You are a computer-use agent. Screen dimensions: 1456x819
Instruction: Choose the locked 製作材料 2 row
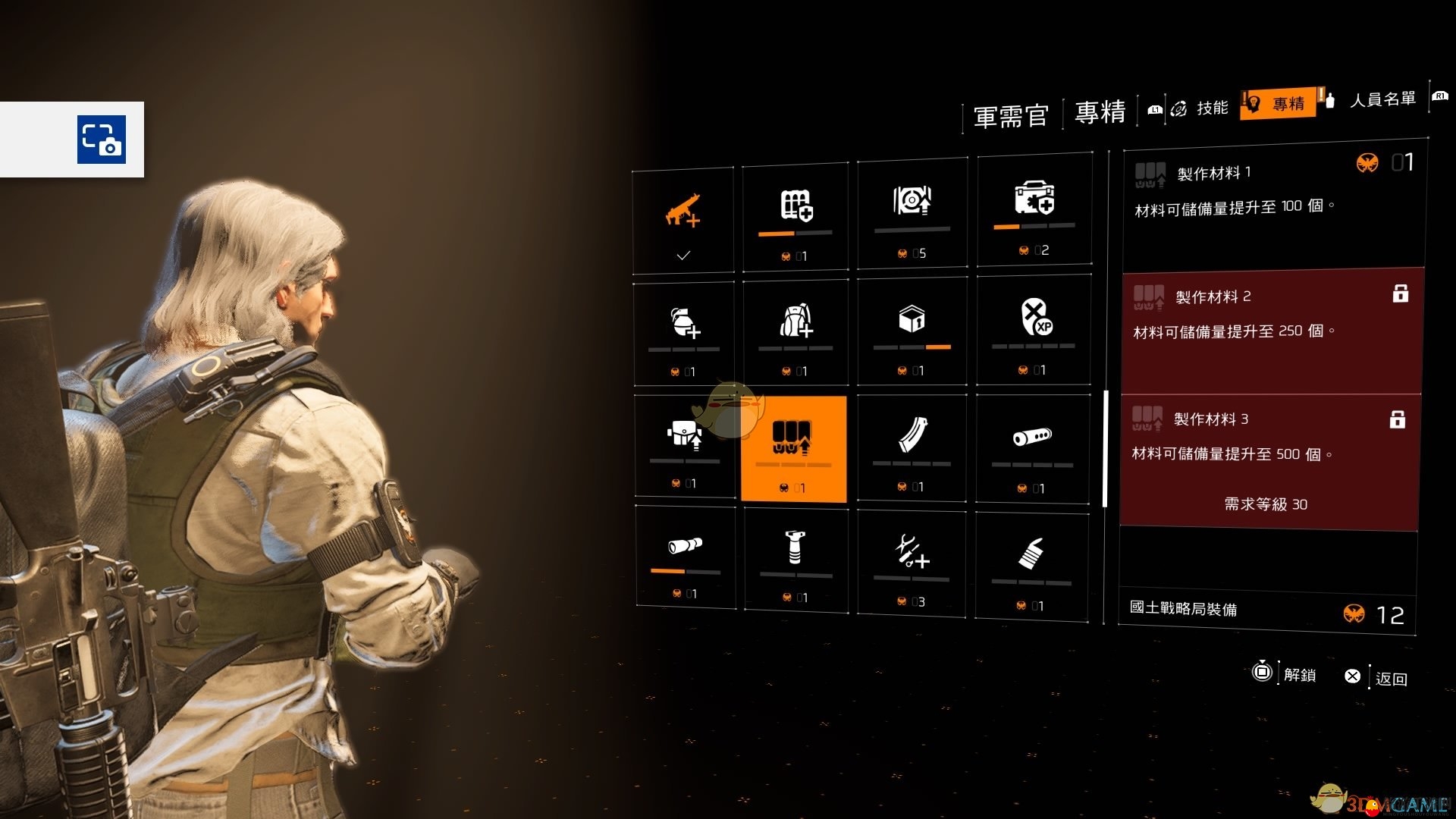(1271, 331)
